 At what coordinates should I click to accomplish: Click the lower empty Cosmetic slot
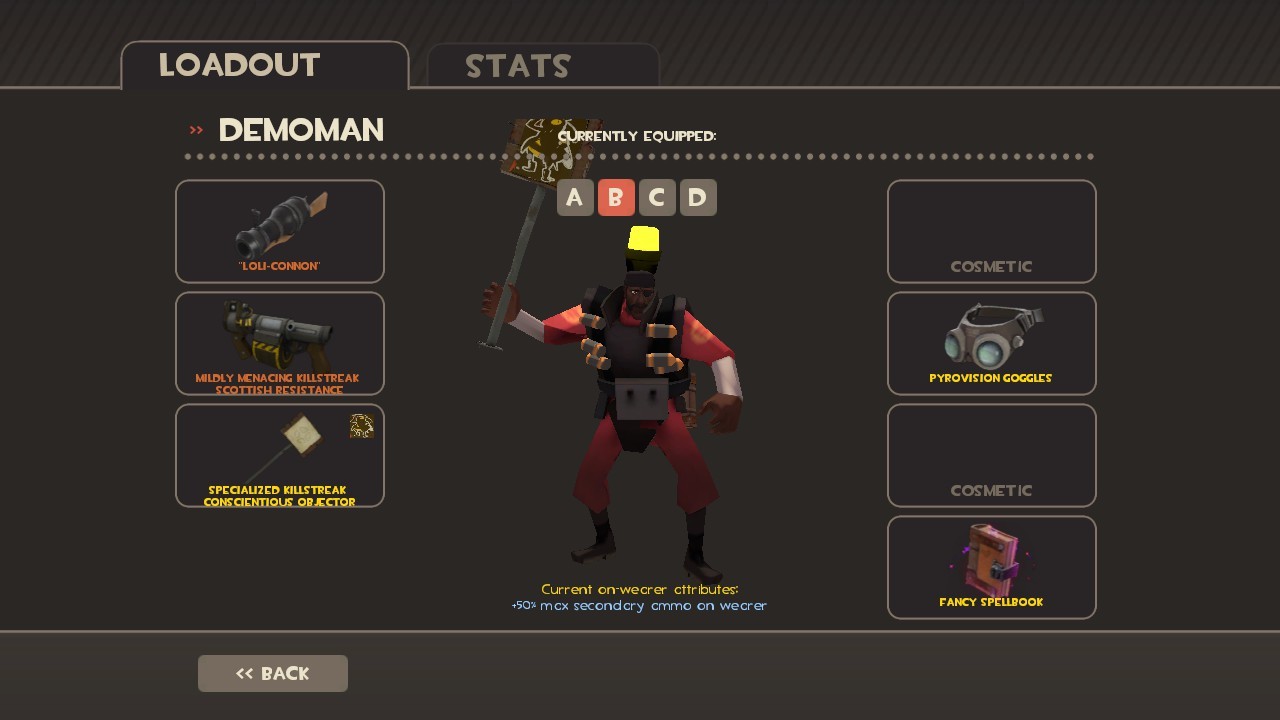coord(991,455)
